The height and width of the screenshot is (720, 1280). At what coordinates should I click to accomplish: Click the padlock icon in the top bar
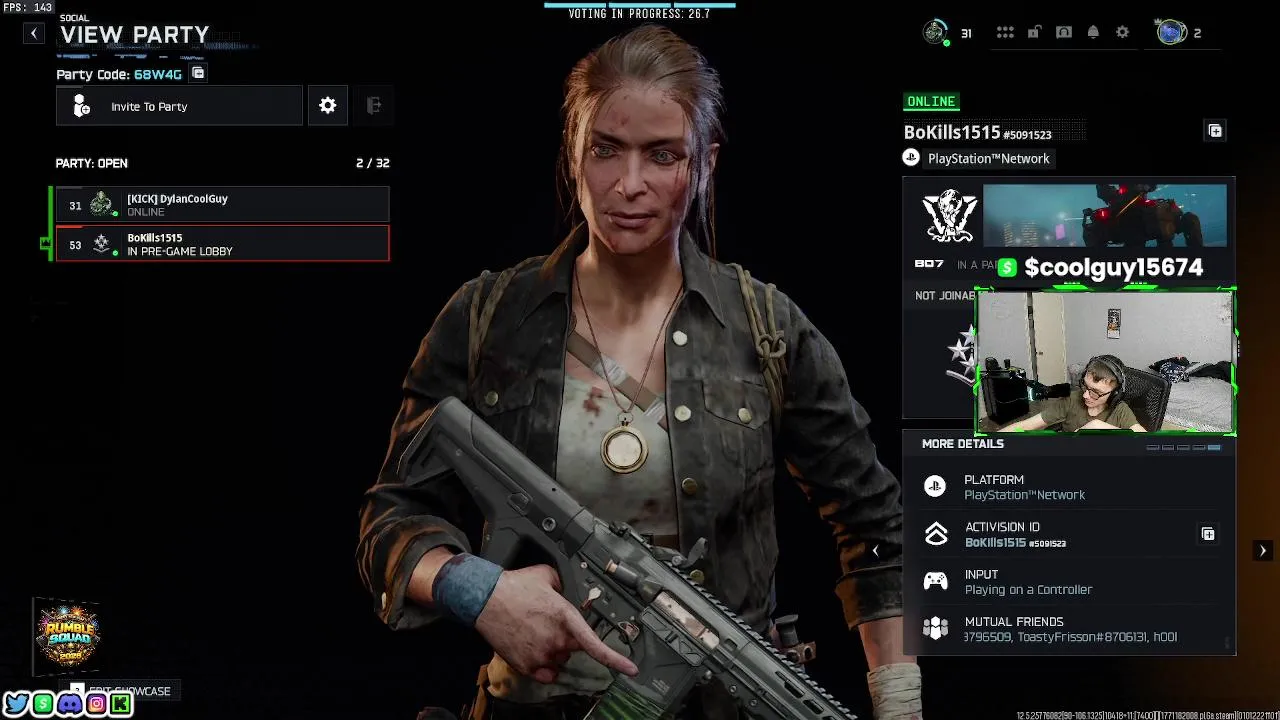pyautogui.click(x=1034, y=33)
